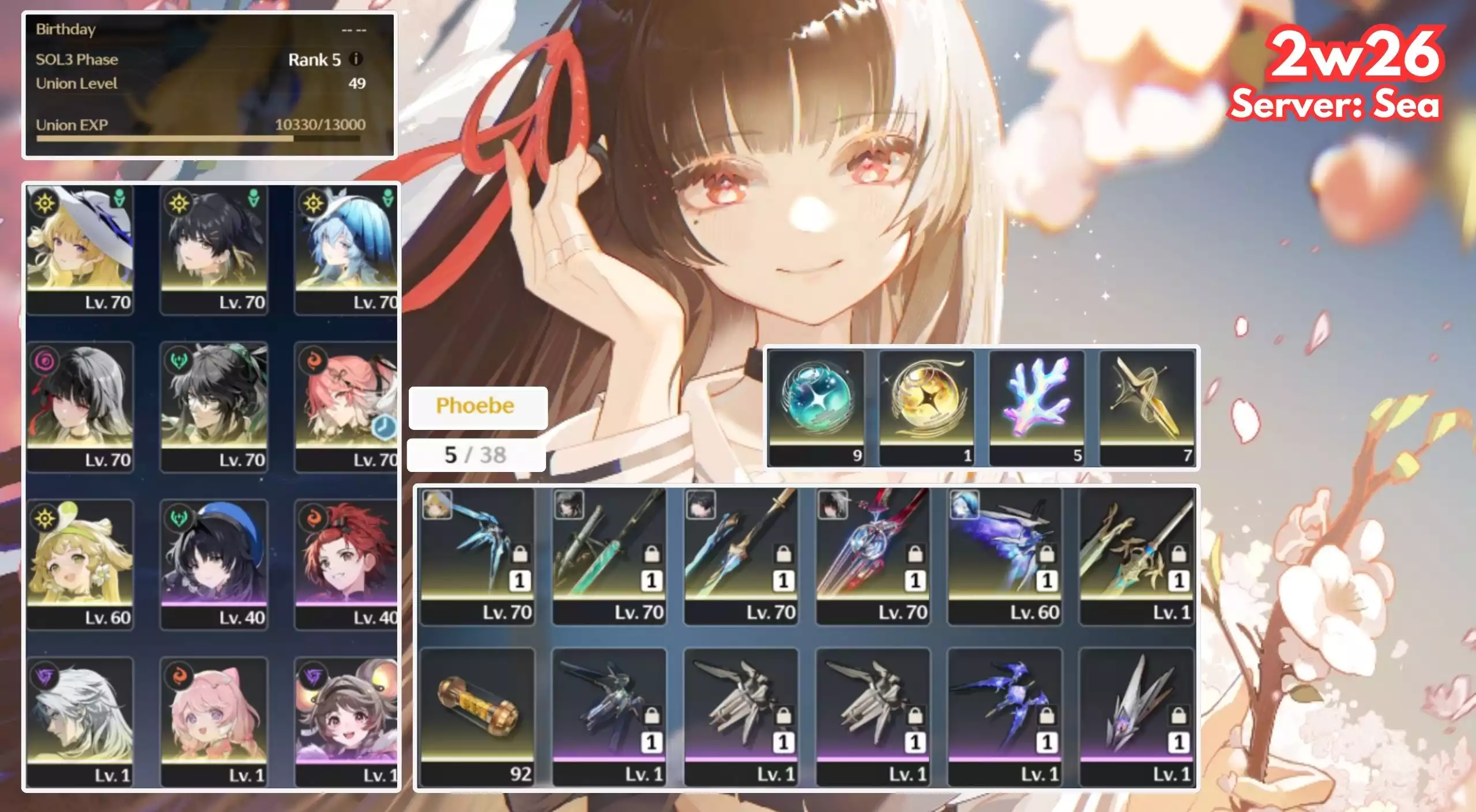Select the blonde Lv. 60 character tile

tap(80, 564)
